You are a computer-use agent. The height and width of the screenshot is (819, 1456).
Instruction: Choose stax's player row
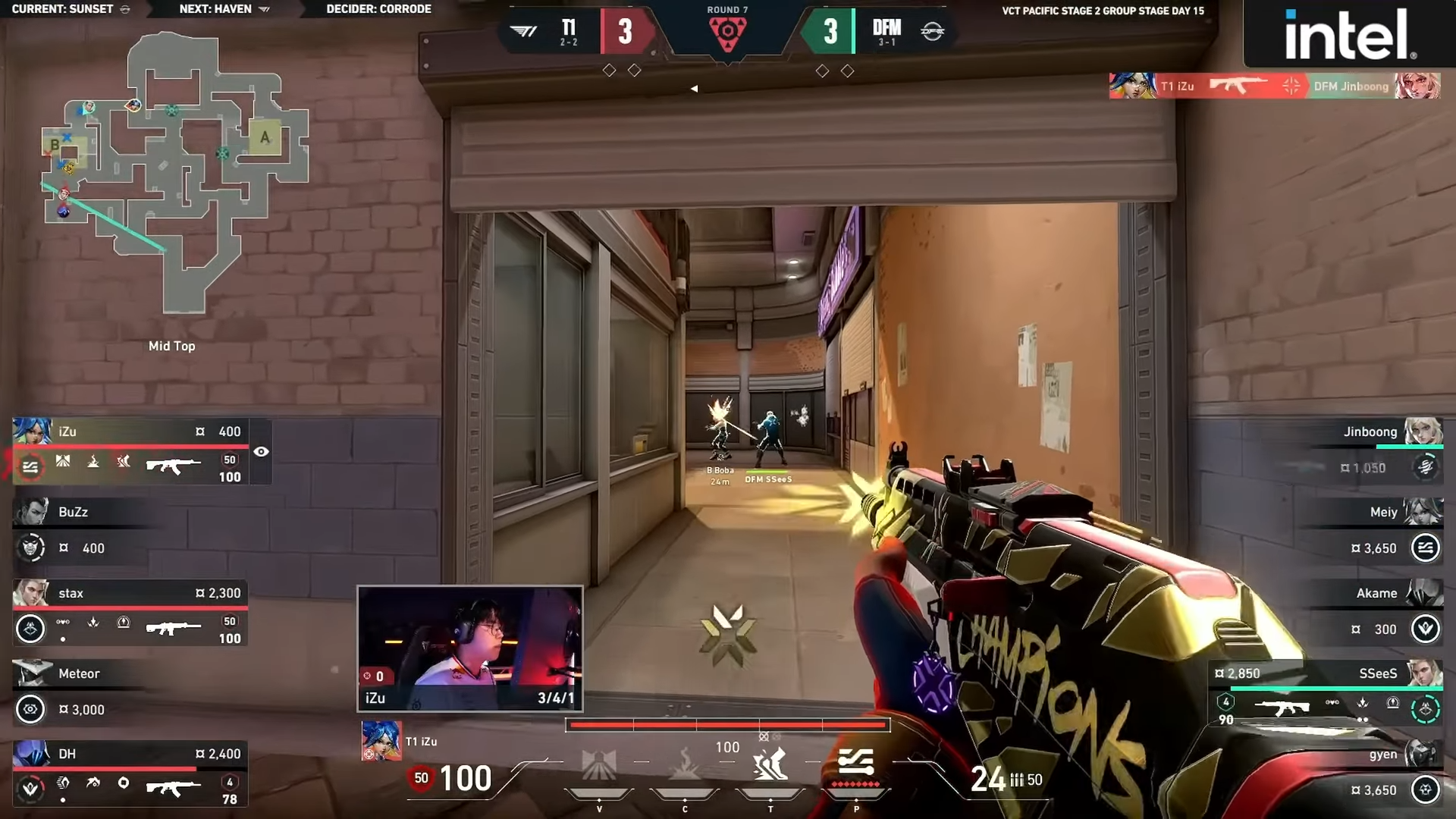point(130,613)
